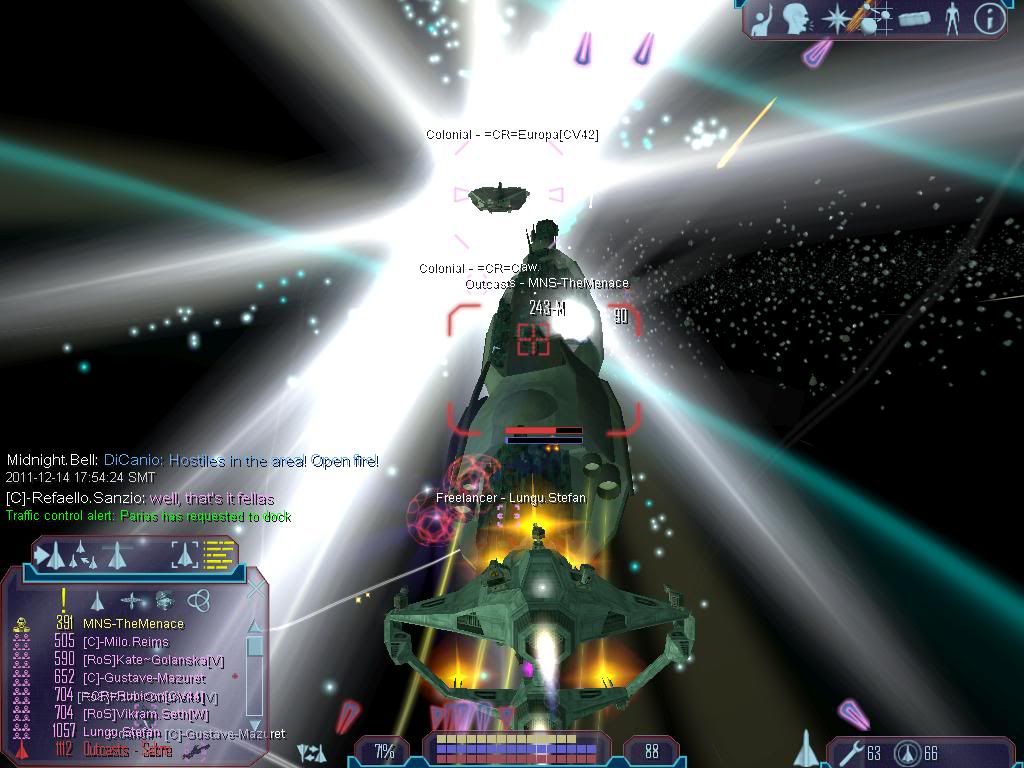Select the Outcasts - Sabre contact row
Viewport: 1024px width, 768px height.
point(127,750)
